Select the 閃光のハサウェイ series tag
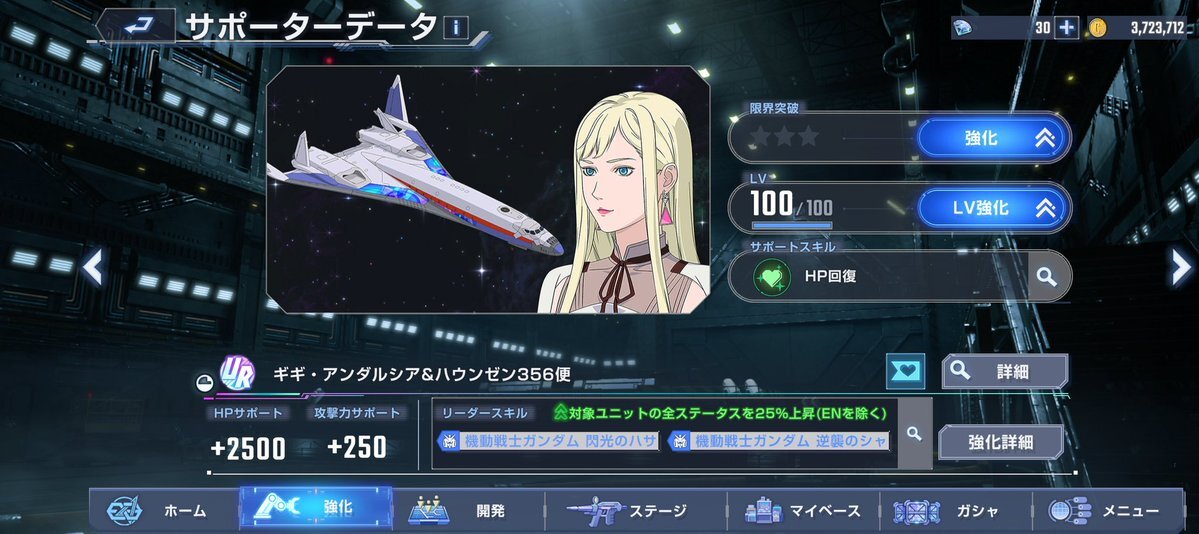Image resolution: width=1199 pixels, height=534 pixels. point(548,441)
